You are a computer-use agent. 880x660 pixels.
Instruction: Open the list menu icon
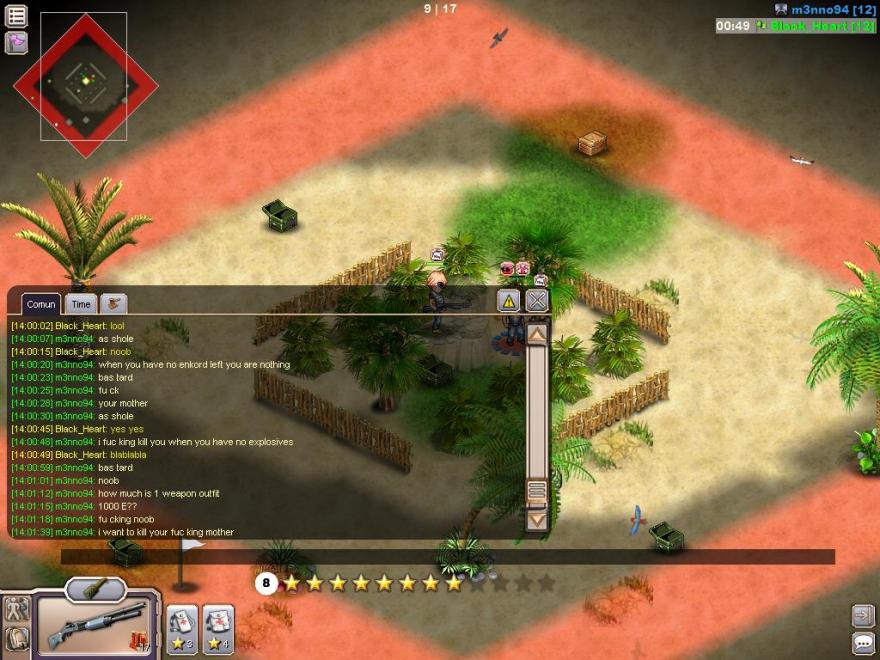point(16,16)
